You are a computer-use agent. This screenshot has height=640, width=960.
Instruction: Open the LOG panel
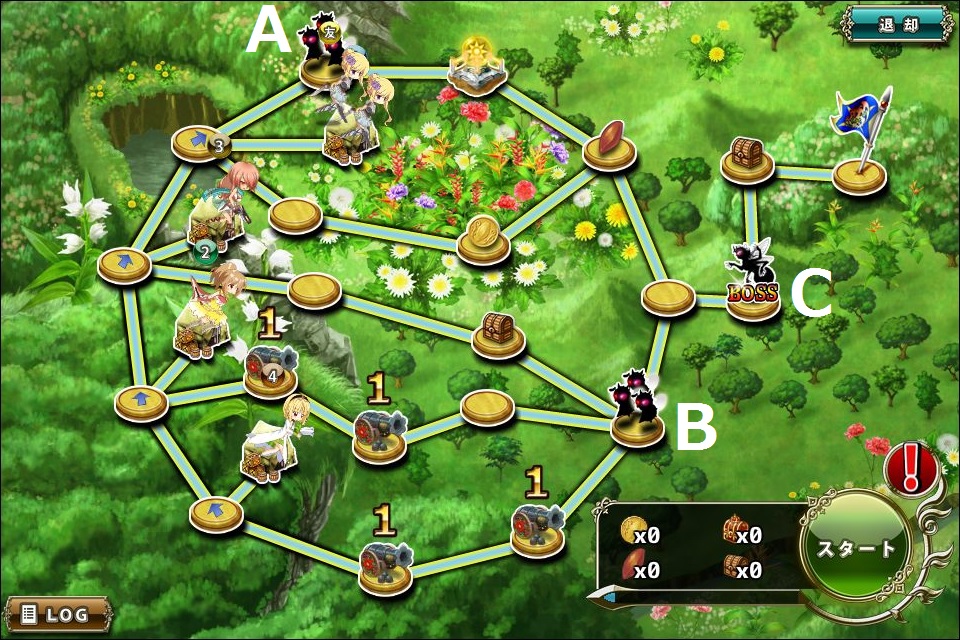[x=56, y=613]
